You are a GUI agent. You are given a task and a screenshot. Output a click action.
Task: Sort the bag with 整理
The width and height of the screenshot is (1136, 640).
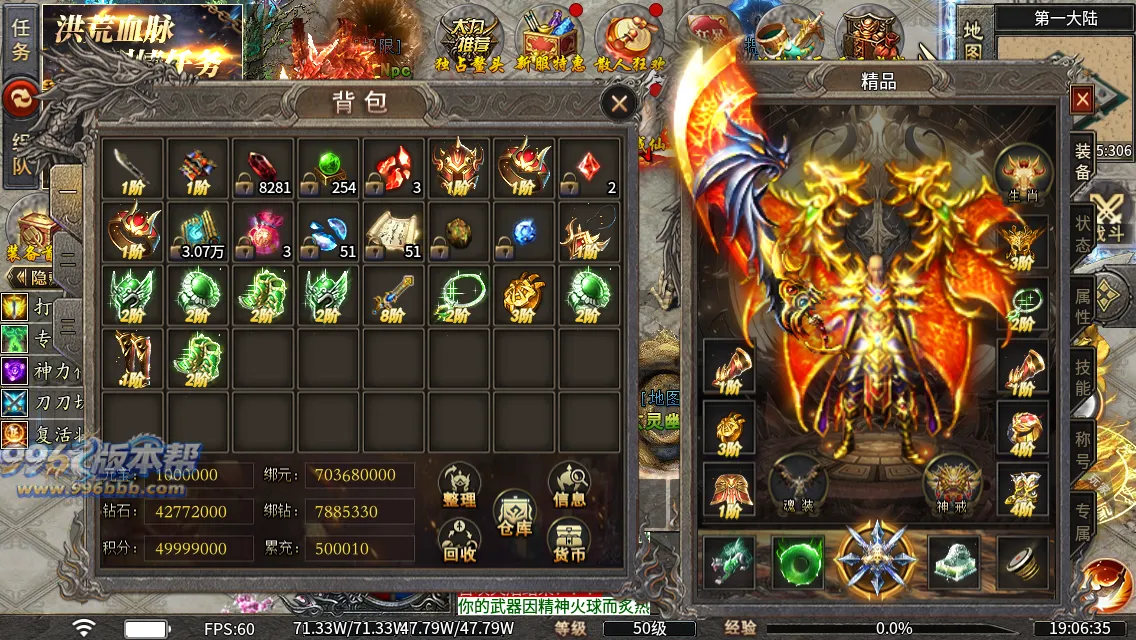pyautogui.click(x=459, y=487)
